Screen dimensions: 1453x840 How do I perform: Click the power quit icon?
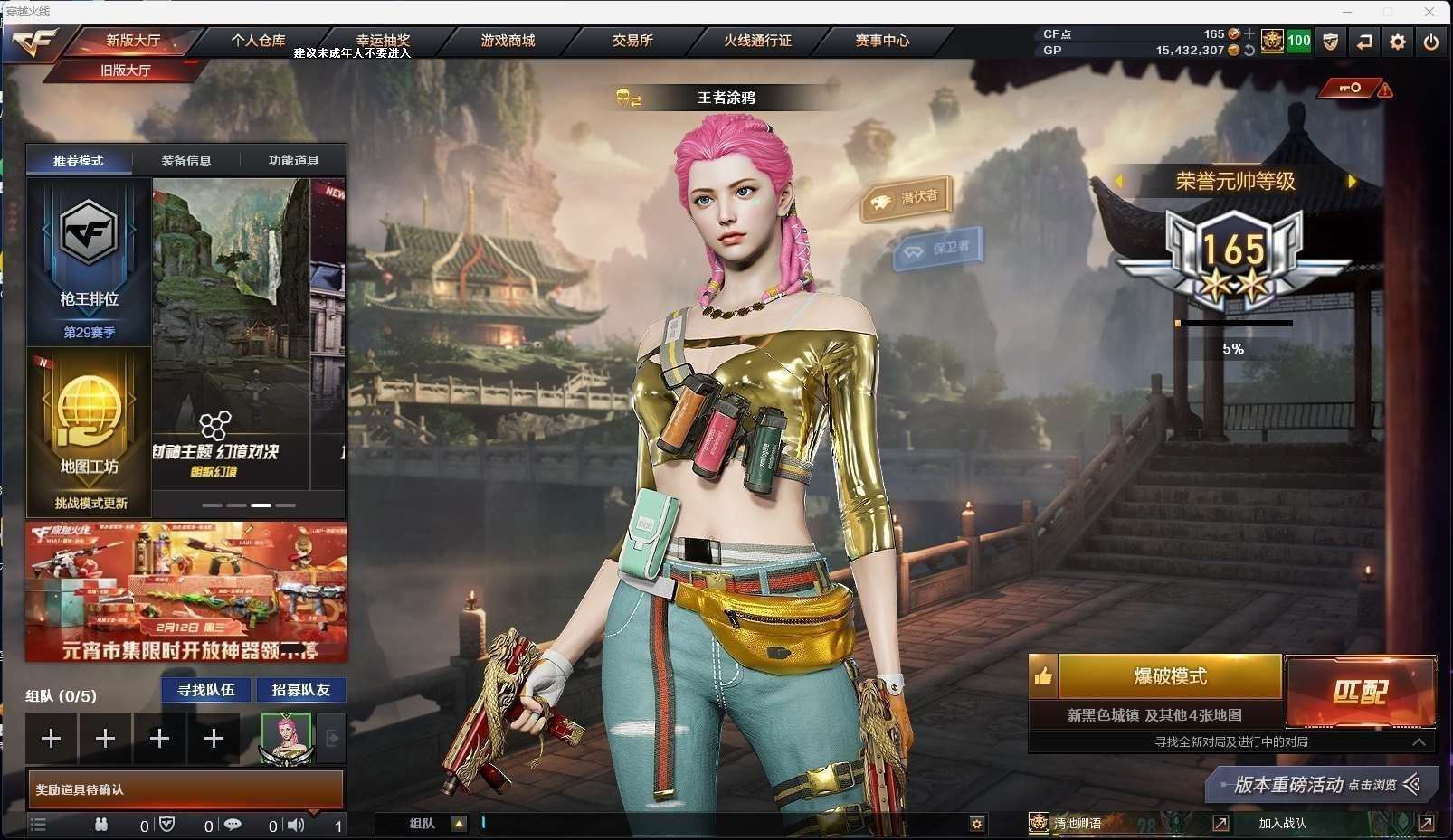coord(1430,42)
